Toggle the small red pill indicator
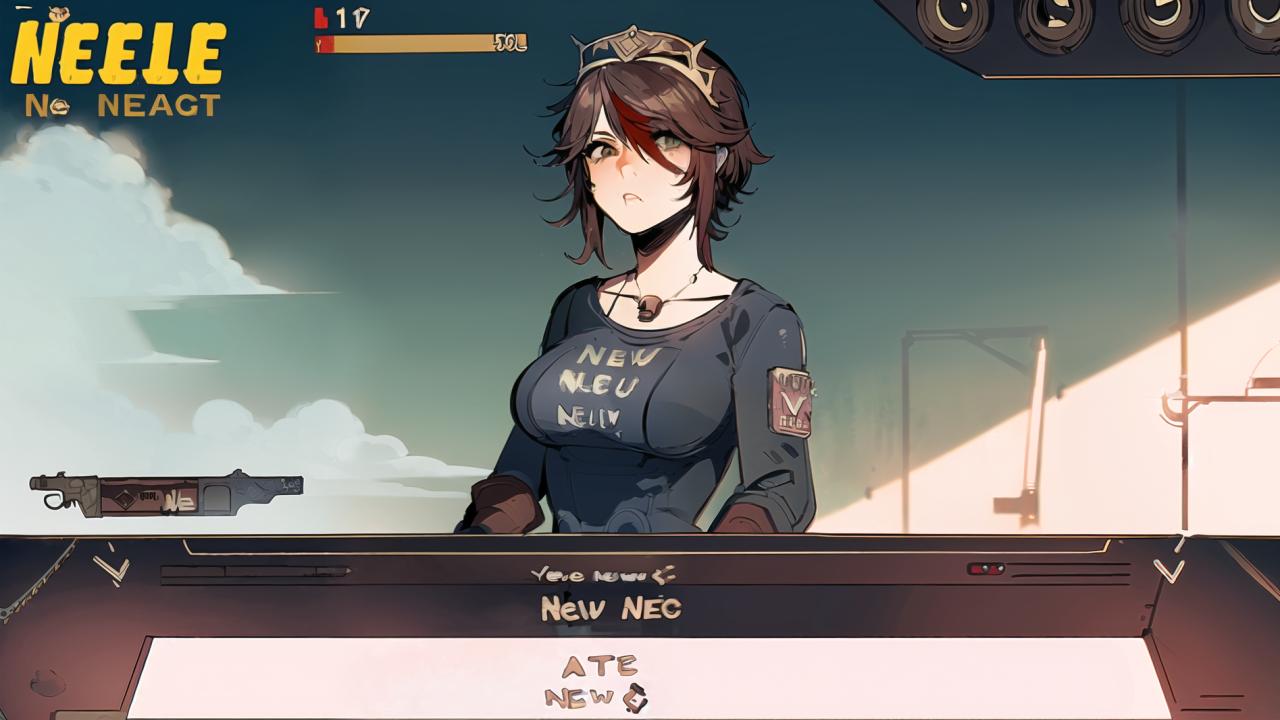This screenshot has height=720, width=1280. click(985, 569)
